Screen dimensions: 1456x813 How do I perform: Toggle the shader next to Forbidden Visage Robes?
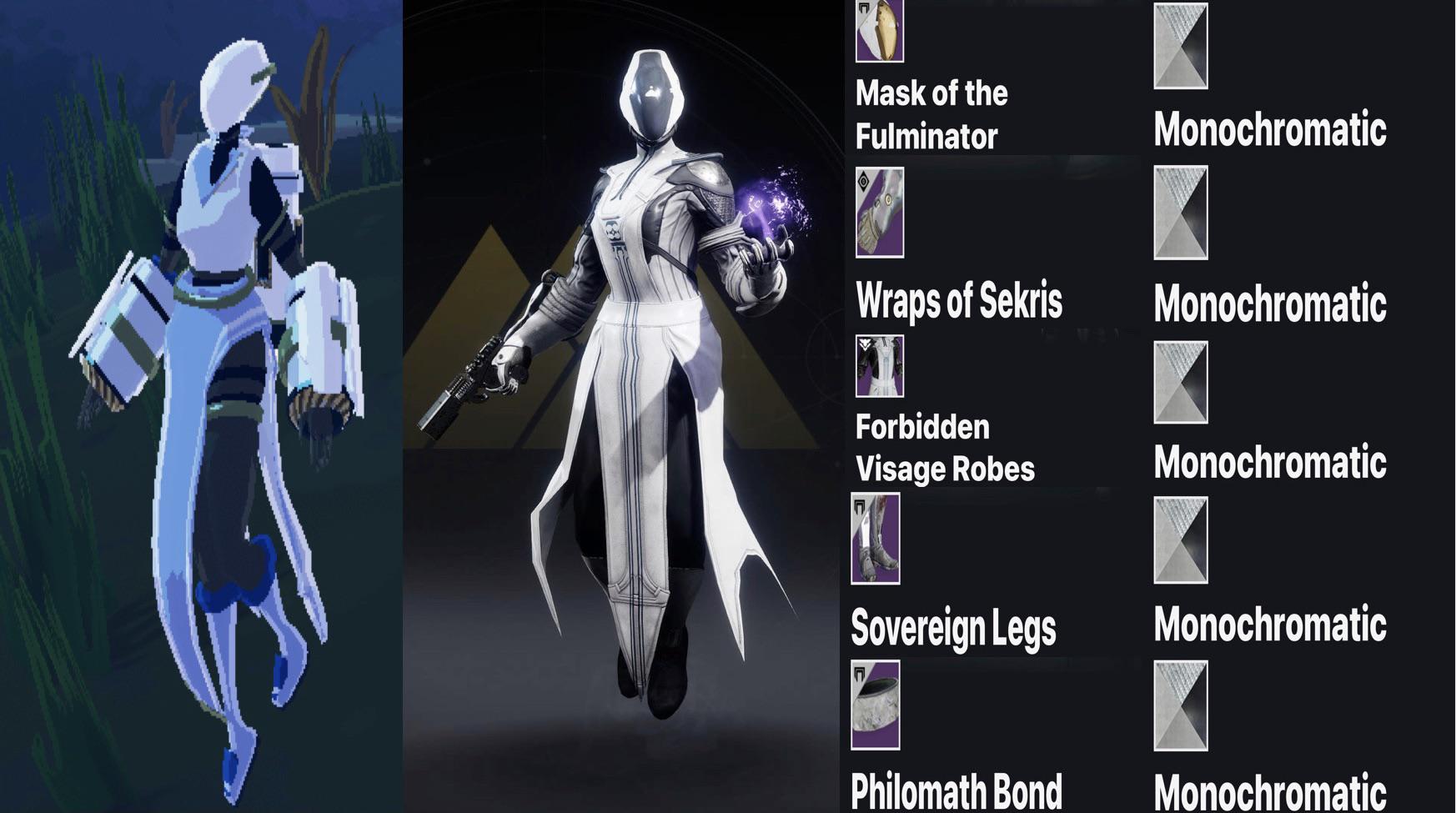(x=1182, y=379)
